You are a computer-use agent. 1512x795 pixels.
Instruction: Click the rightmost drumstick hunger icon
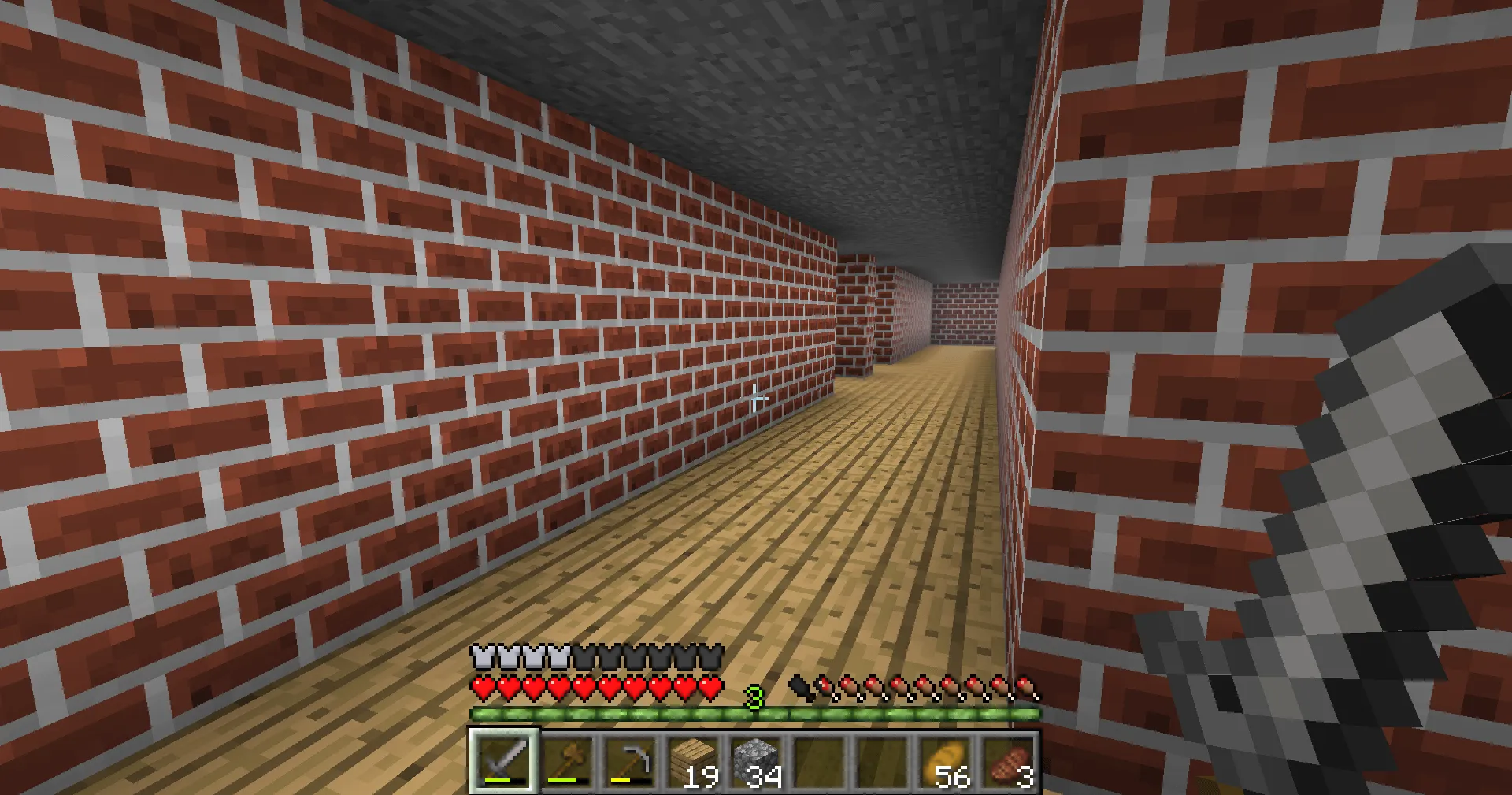tap(1024, 686)
